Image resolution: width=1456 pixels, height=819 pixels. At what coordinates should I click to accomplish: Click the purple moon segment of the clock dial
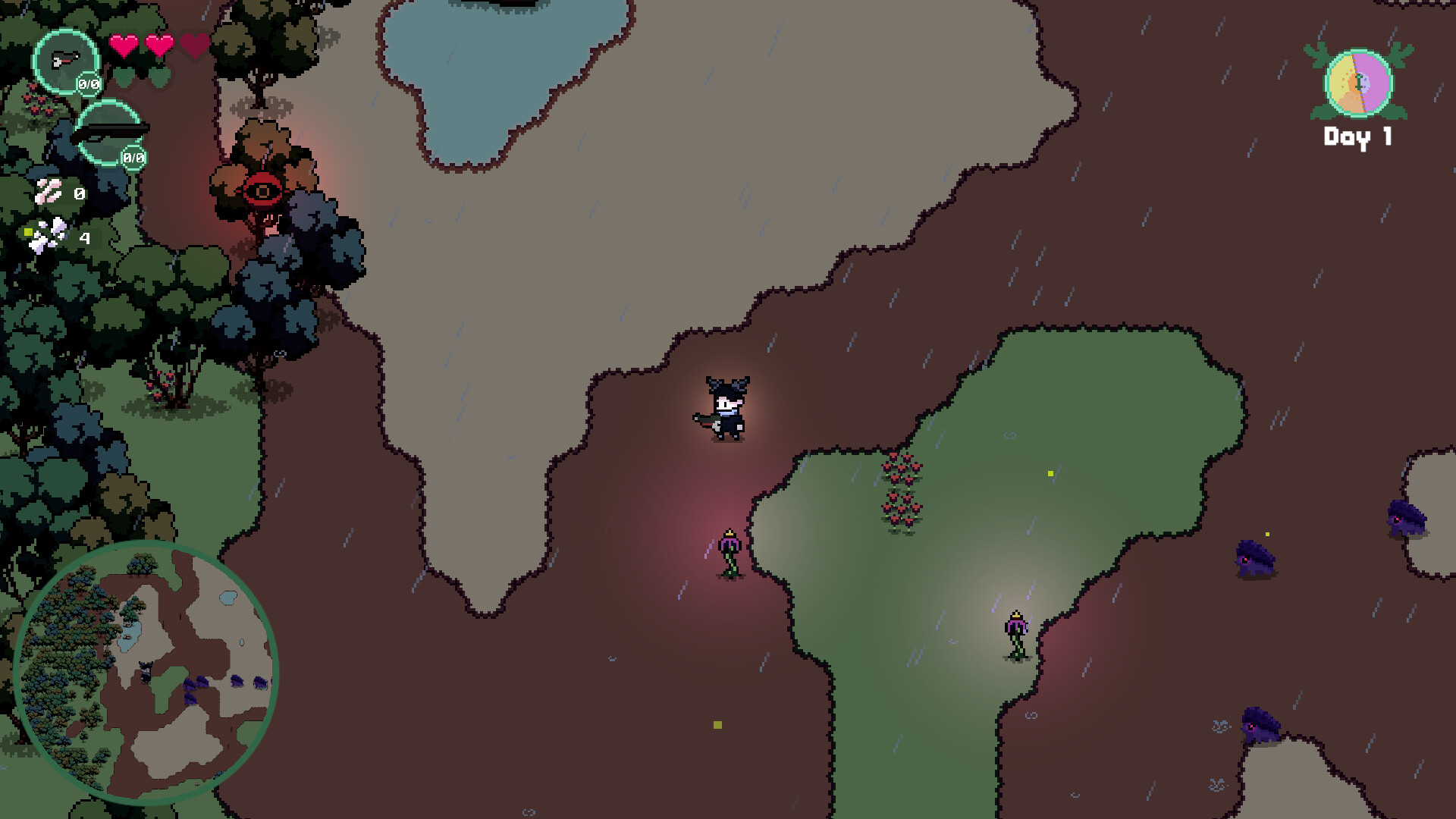(x=1374, y=80)
